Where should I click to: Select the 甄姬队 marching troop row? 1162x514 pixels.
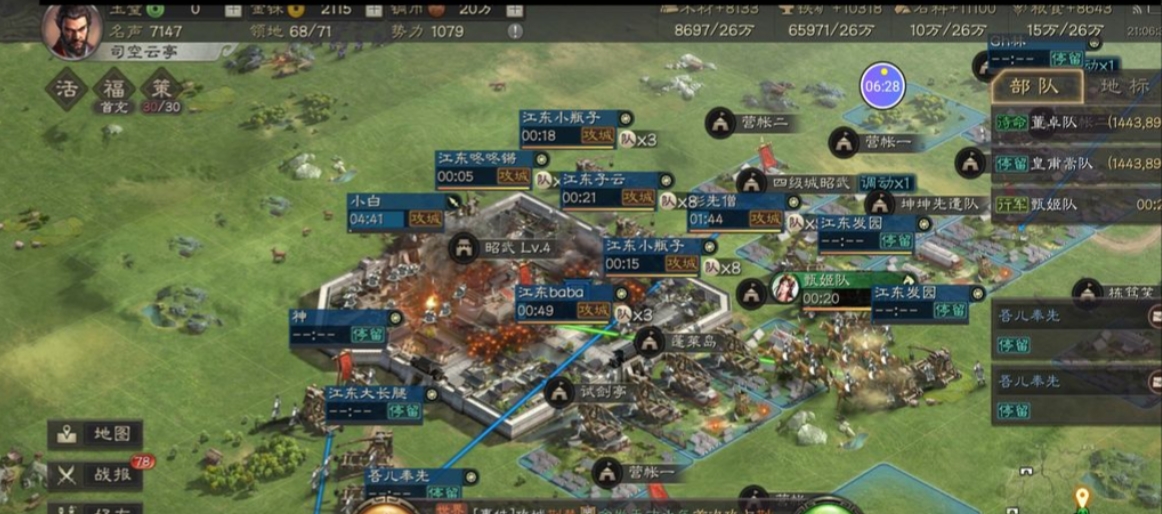click(1075, 204)
